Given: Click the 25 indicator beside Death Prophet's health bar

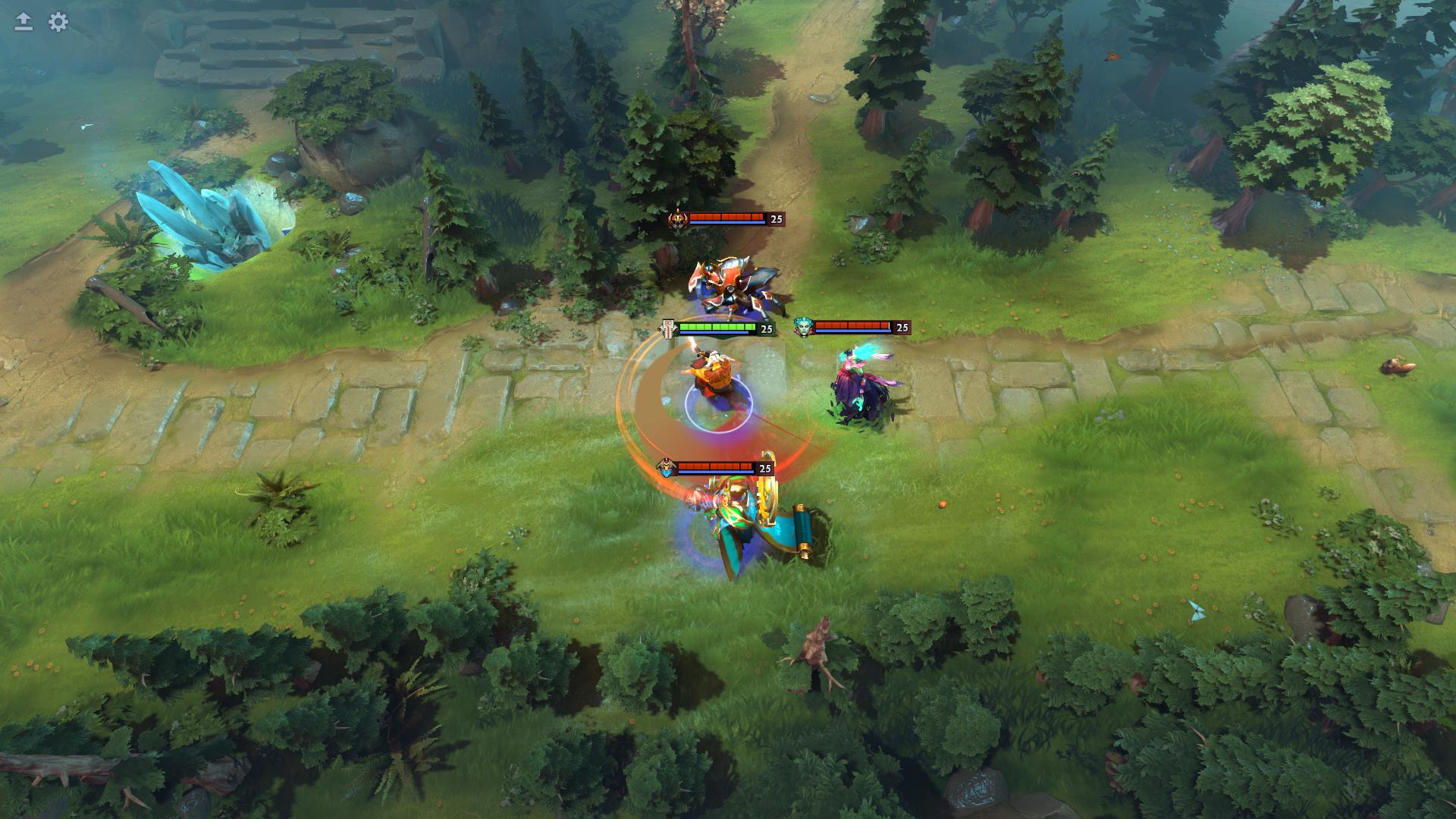Looking at the screenshot, I should [901, 328].
